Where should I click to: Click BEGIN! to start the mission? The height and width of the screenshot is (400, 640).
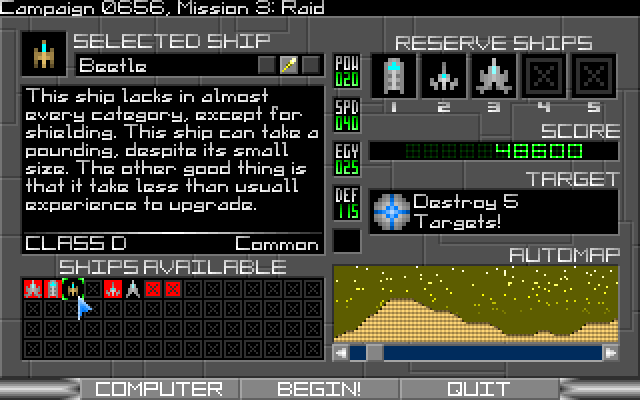(x=319, y=389)
